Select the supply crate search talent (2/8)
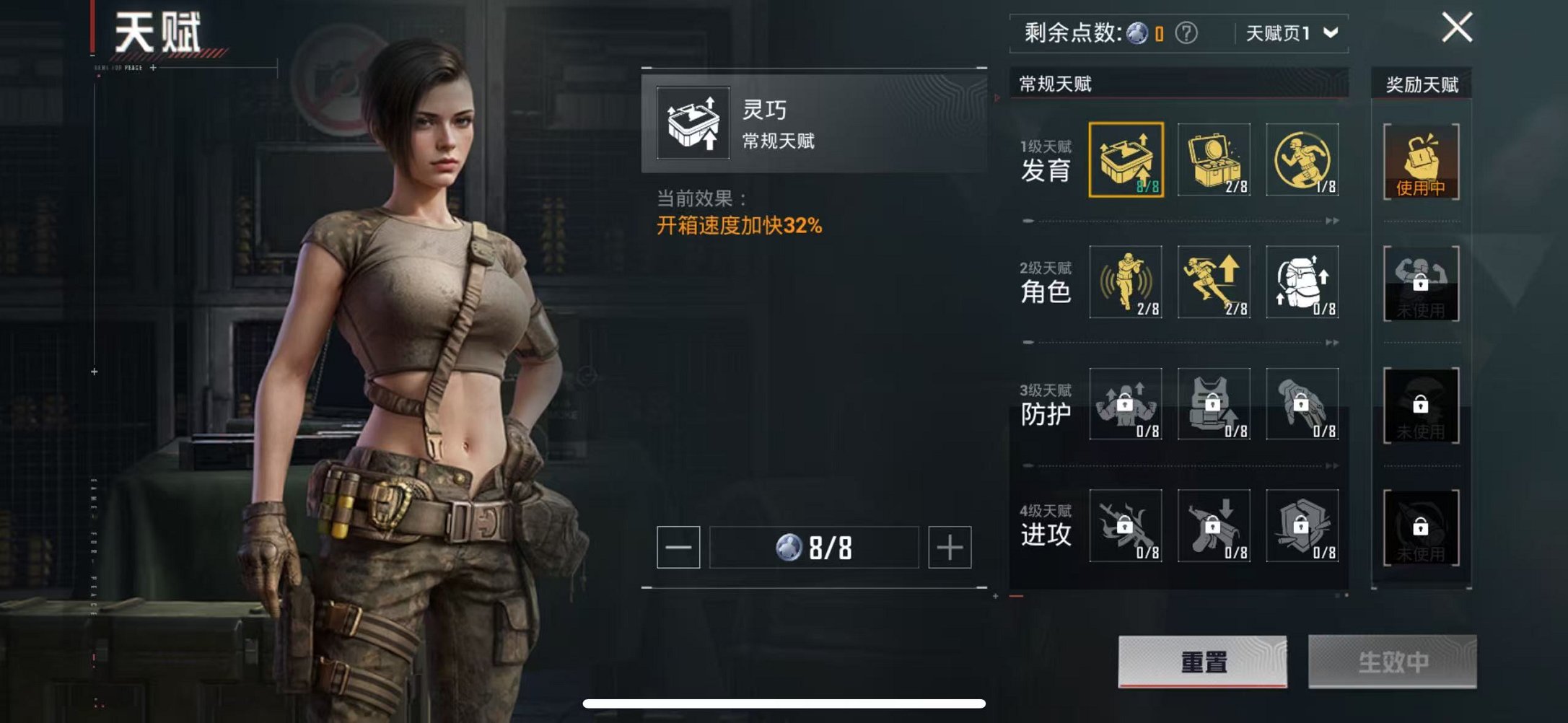This screenshot has height=723, width=1568. point(1215,159)
